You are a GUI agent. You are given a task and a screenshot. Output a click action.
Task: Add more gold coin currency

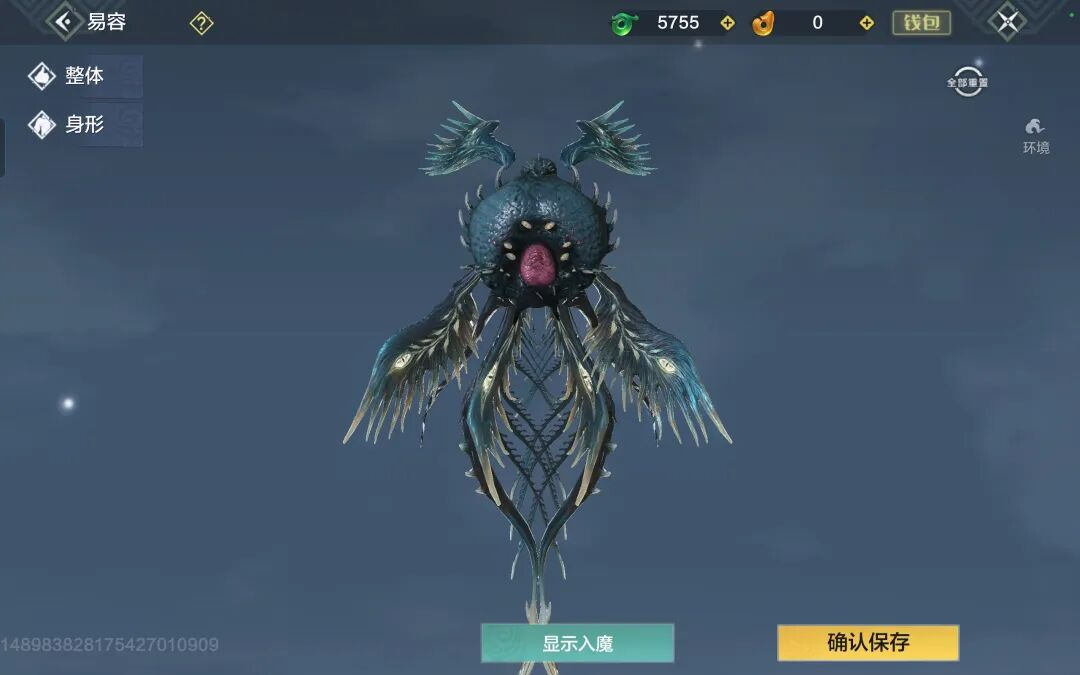[867, 23]
